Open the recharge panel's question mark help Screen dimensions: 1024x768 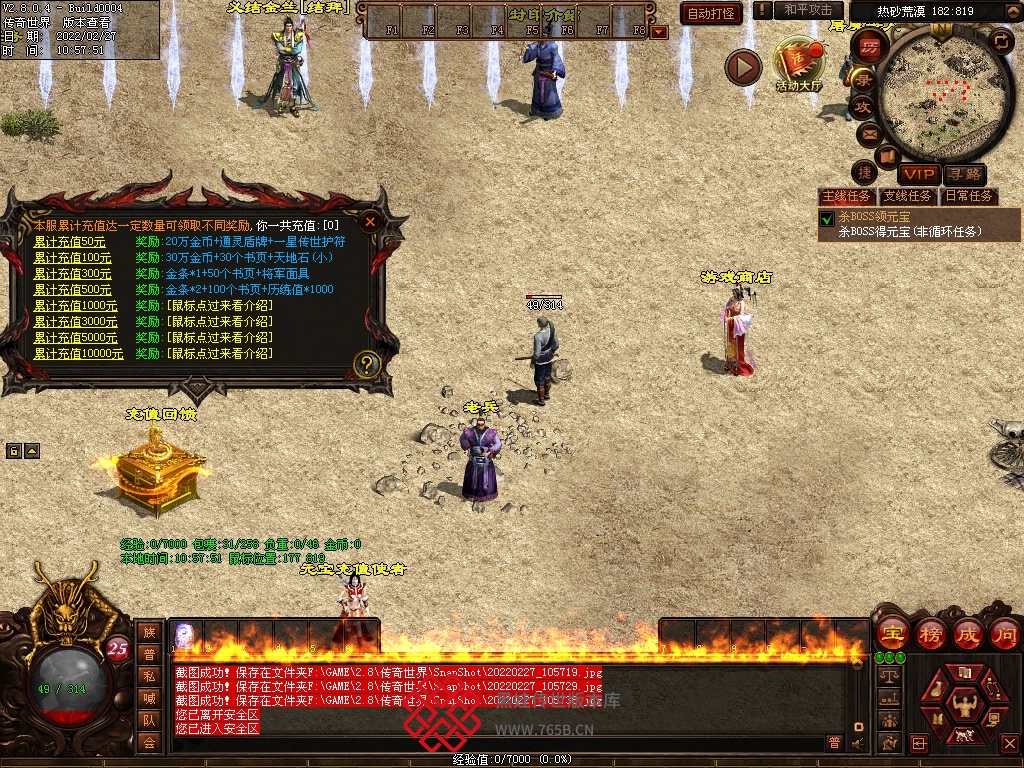click(x=367, y=364)
